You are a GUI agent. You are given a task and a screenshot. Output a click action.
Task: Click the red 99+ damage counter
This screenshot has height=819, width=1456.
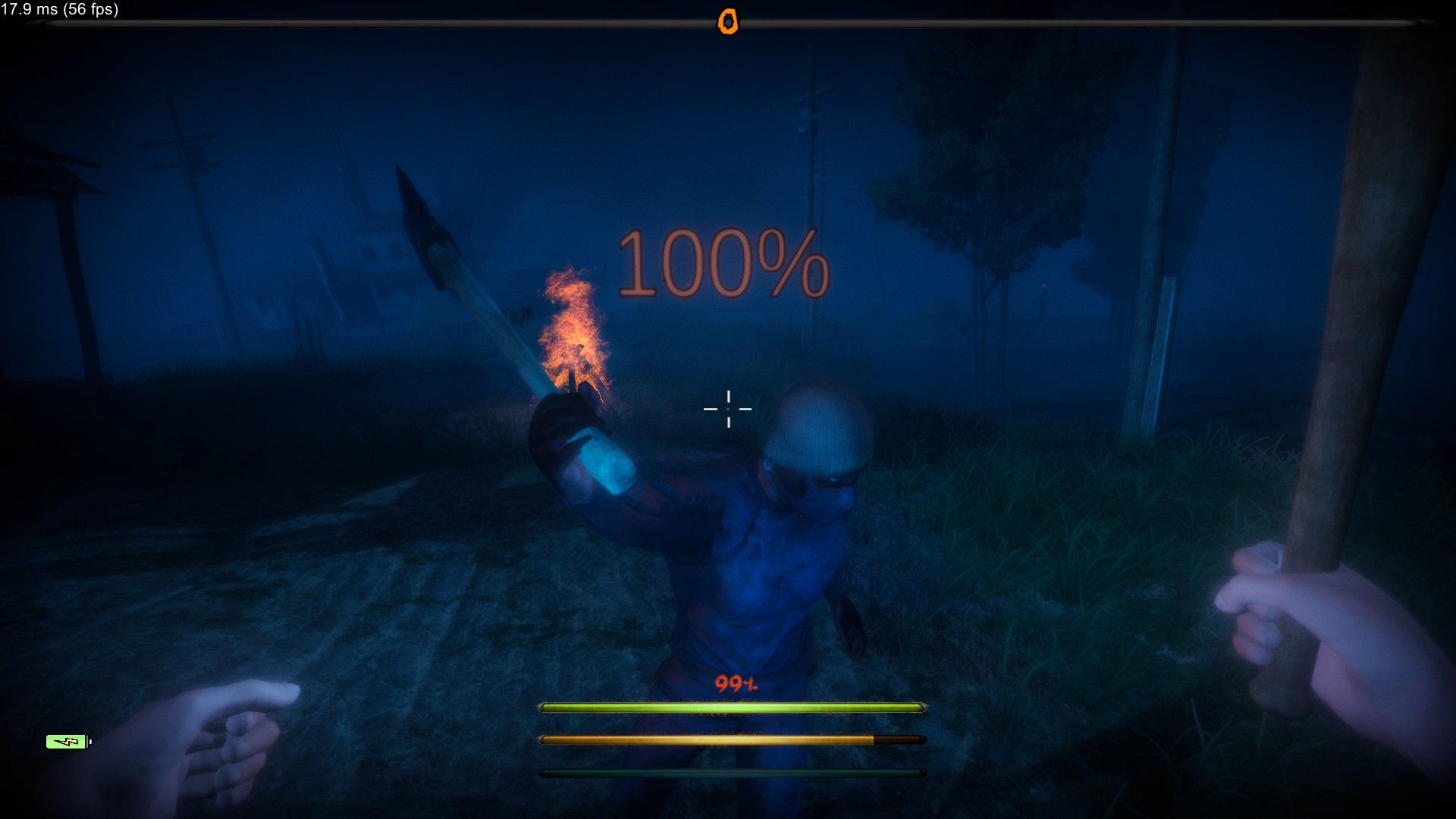(x=736, y=684)
